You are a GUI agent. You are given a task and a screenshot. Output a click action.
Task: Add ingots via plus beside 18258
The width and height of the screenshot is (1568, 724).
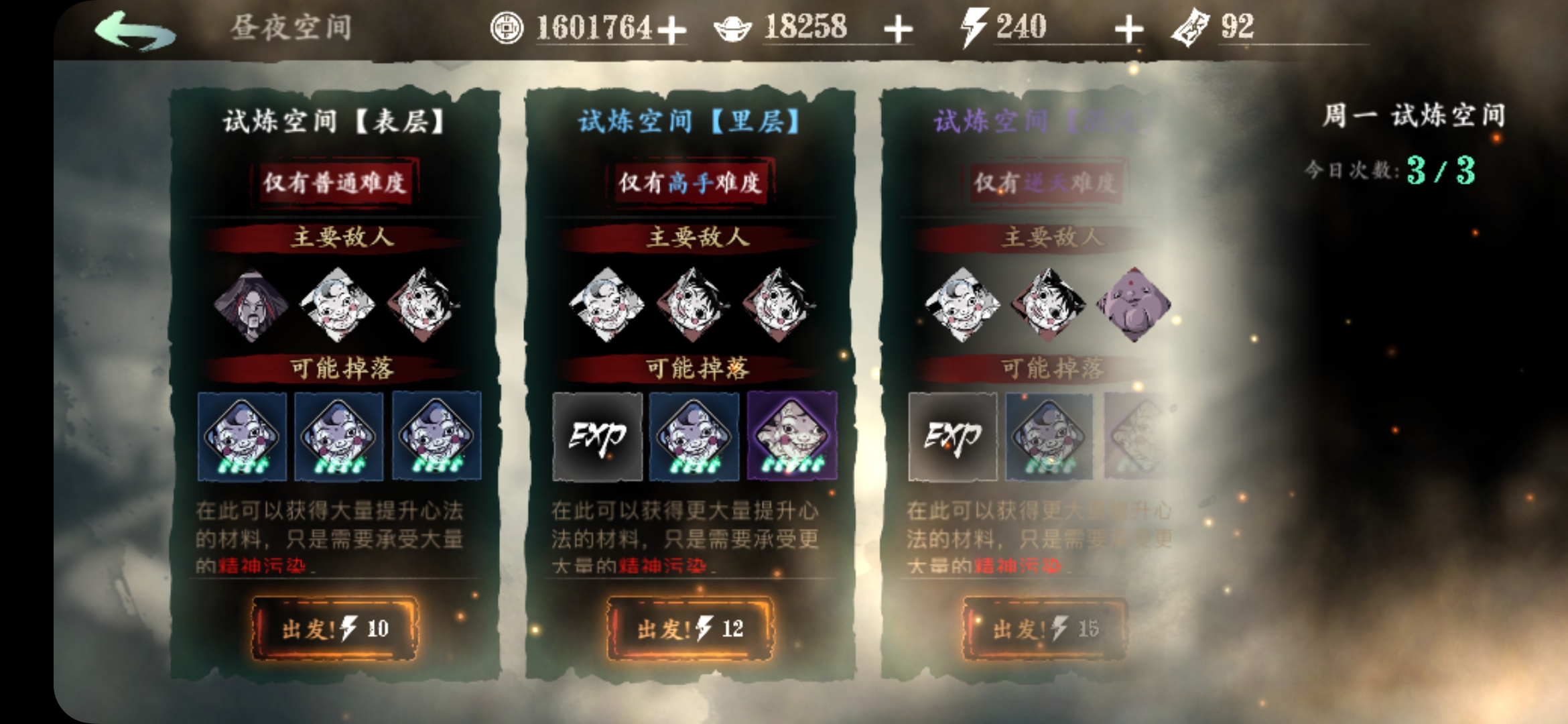click(898, 28)
